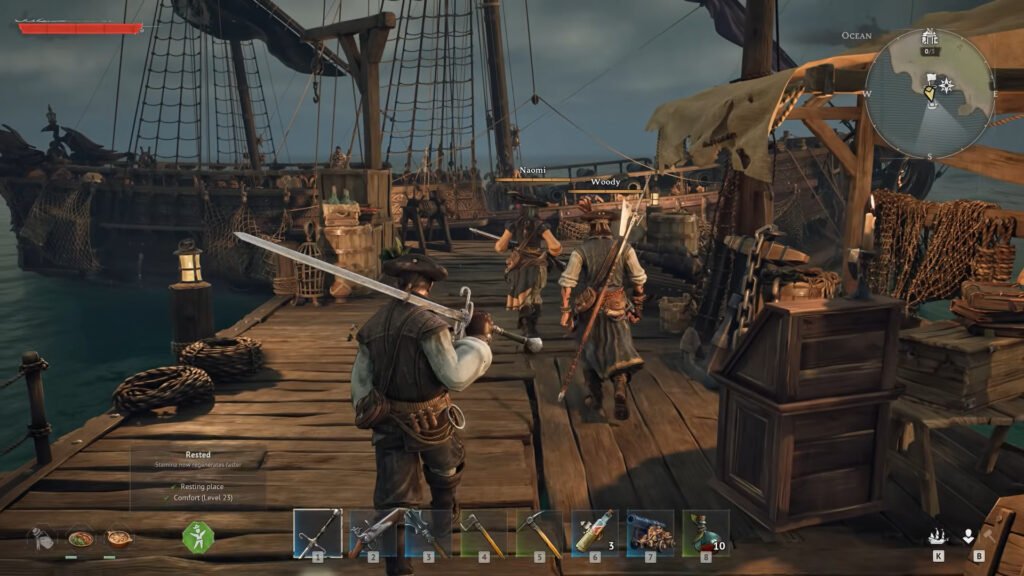This screenshot has width=1024, height=576.
Task: Open the circular minimap
Action: [x=929, y=93]
